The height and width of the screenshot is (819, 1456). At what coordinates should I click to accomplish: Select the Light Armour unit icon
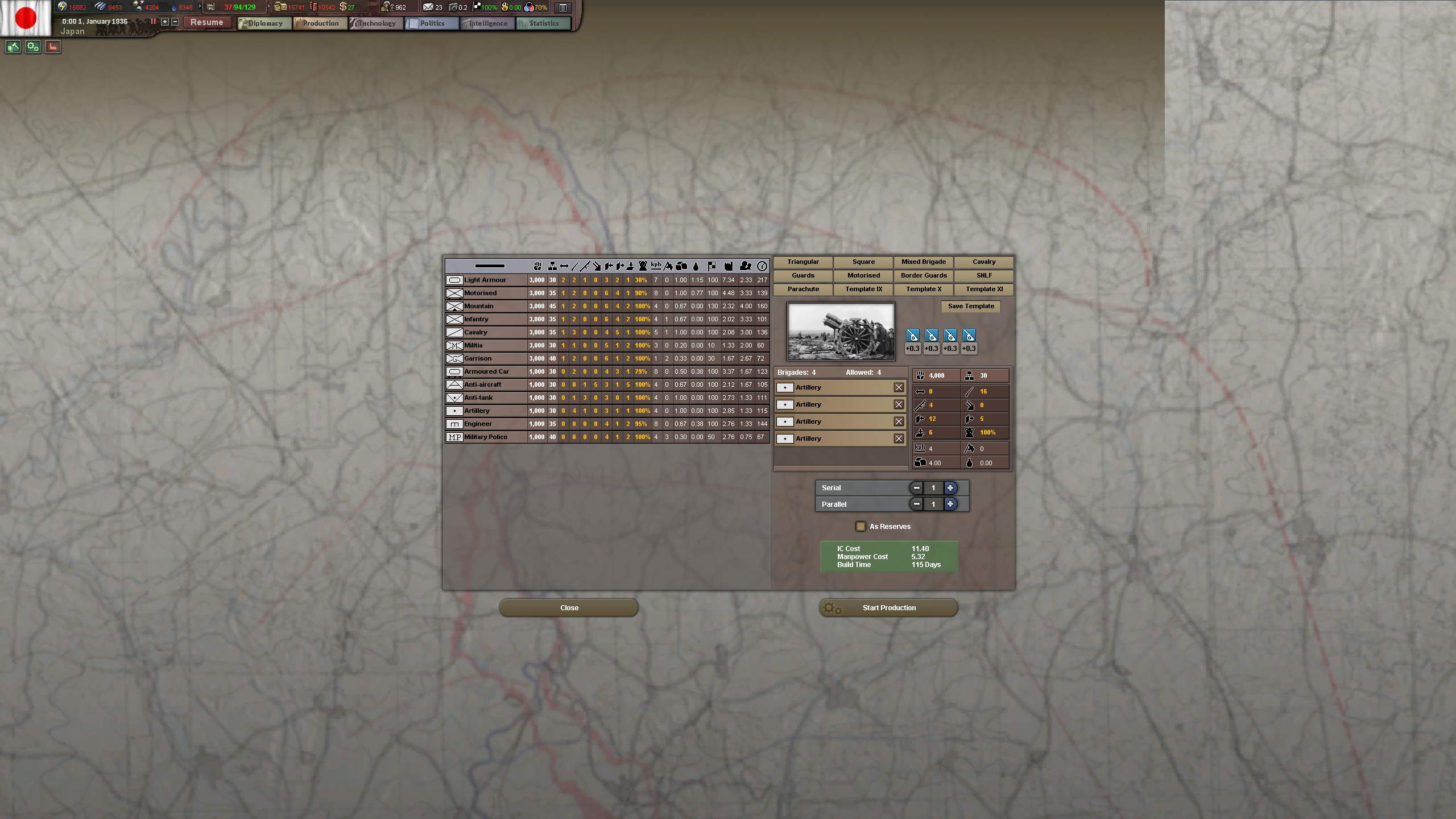click(454, 280)
